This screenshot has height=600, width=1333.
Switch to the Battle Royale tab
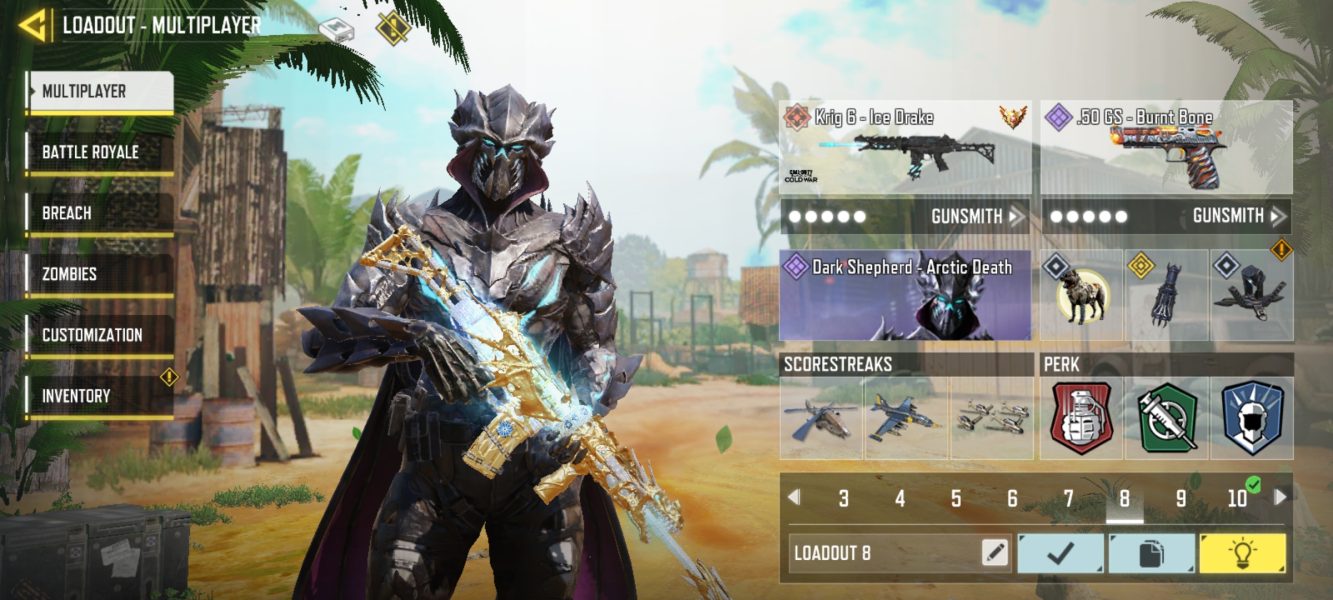click(99, 152)
